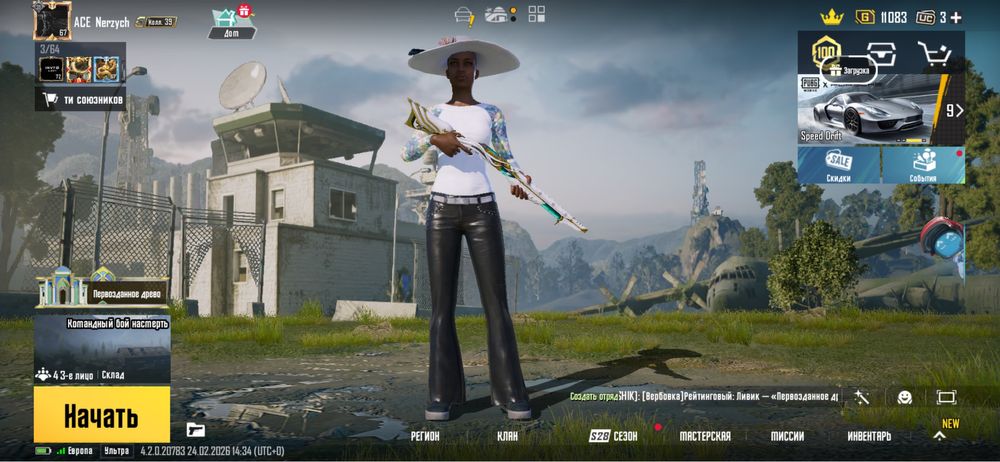Open the События events panel

coord(923,165)
